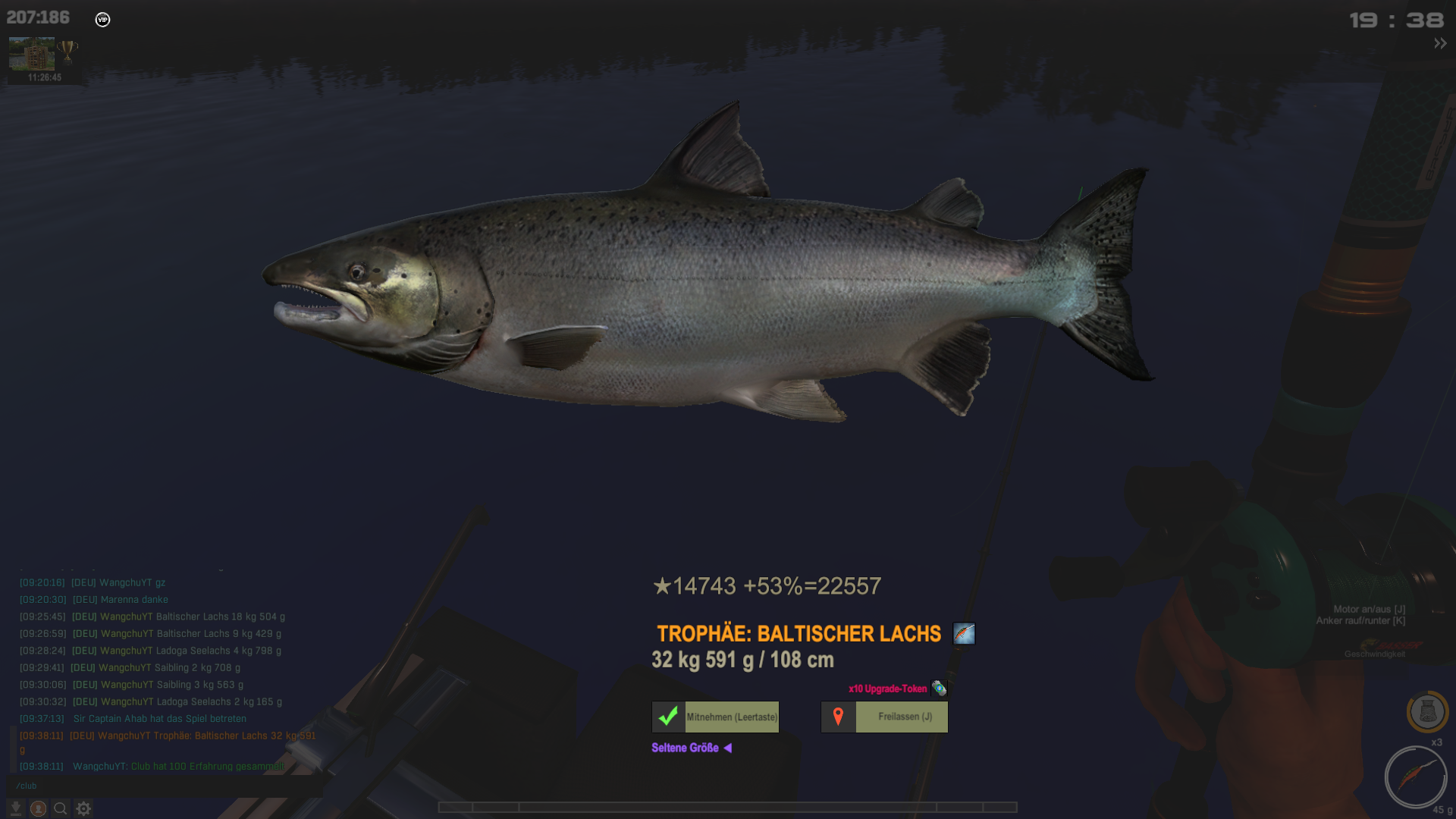Open chat search with magnifier icon
The width and height of the screenshot is (1456, 819).
(x=61, y=808)
